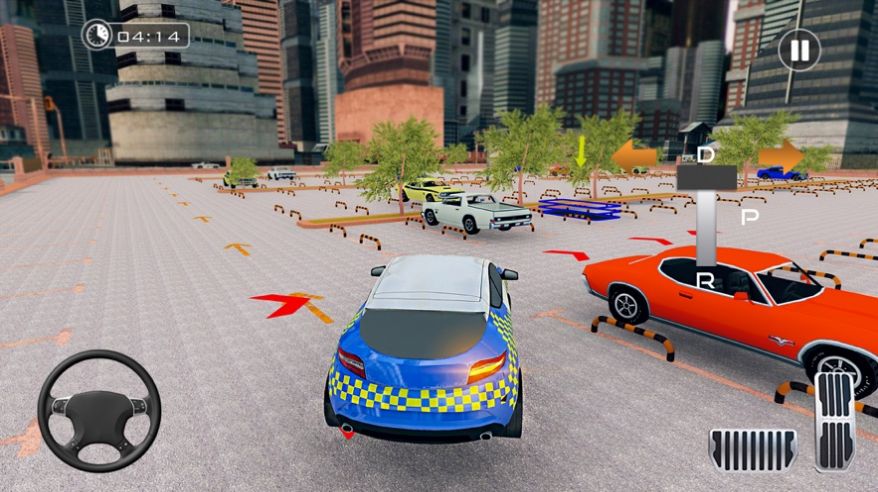Screen dimensions: 878x492
Task: Switch the gear shifter to R
Action: [706, 281]
